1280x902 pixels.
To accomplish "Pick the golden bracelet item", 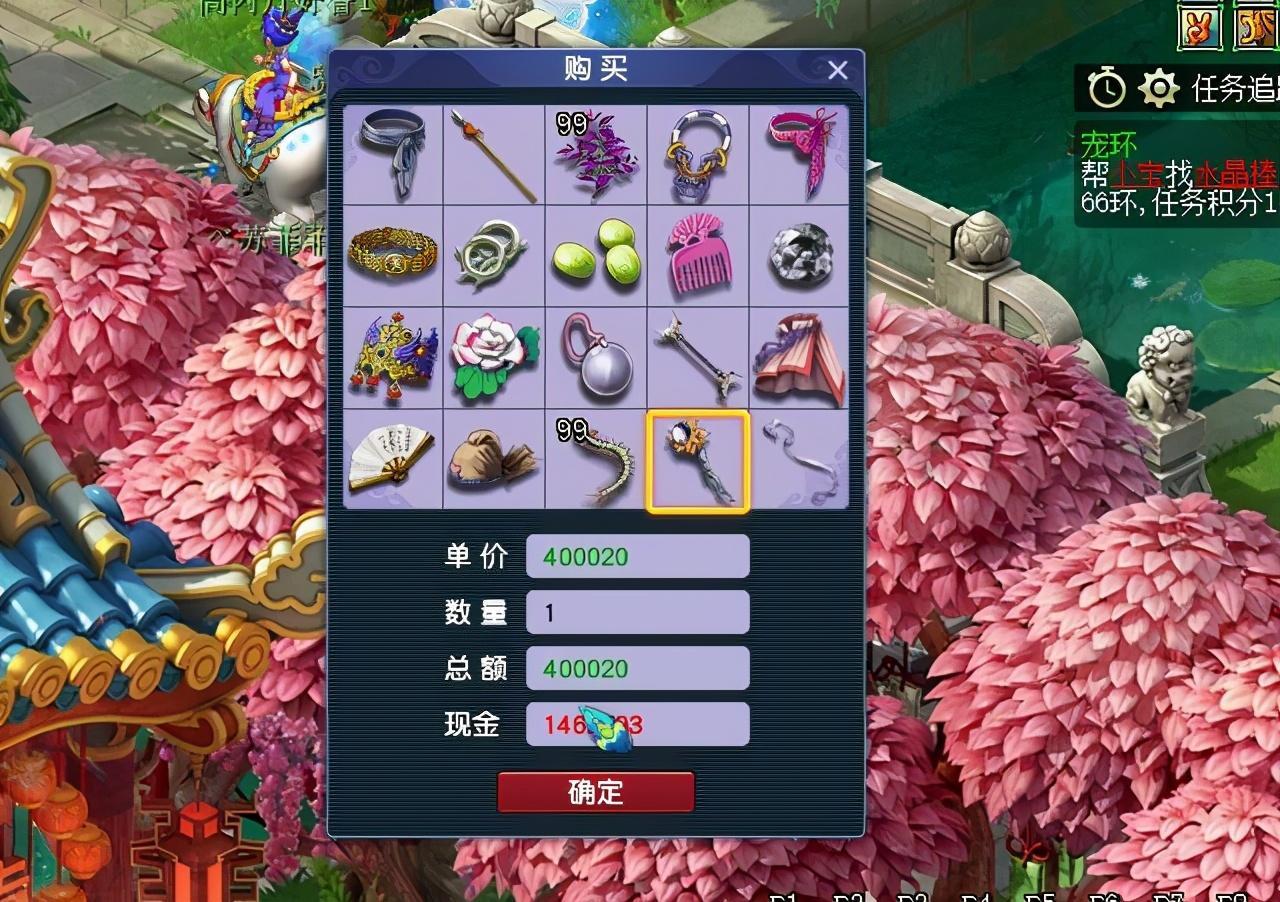I will tap(393, 256).
